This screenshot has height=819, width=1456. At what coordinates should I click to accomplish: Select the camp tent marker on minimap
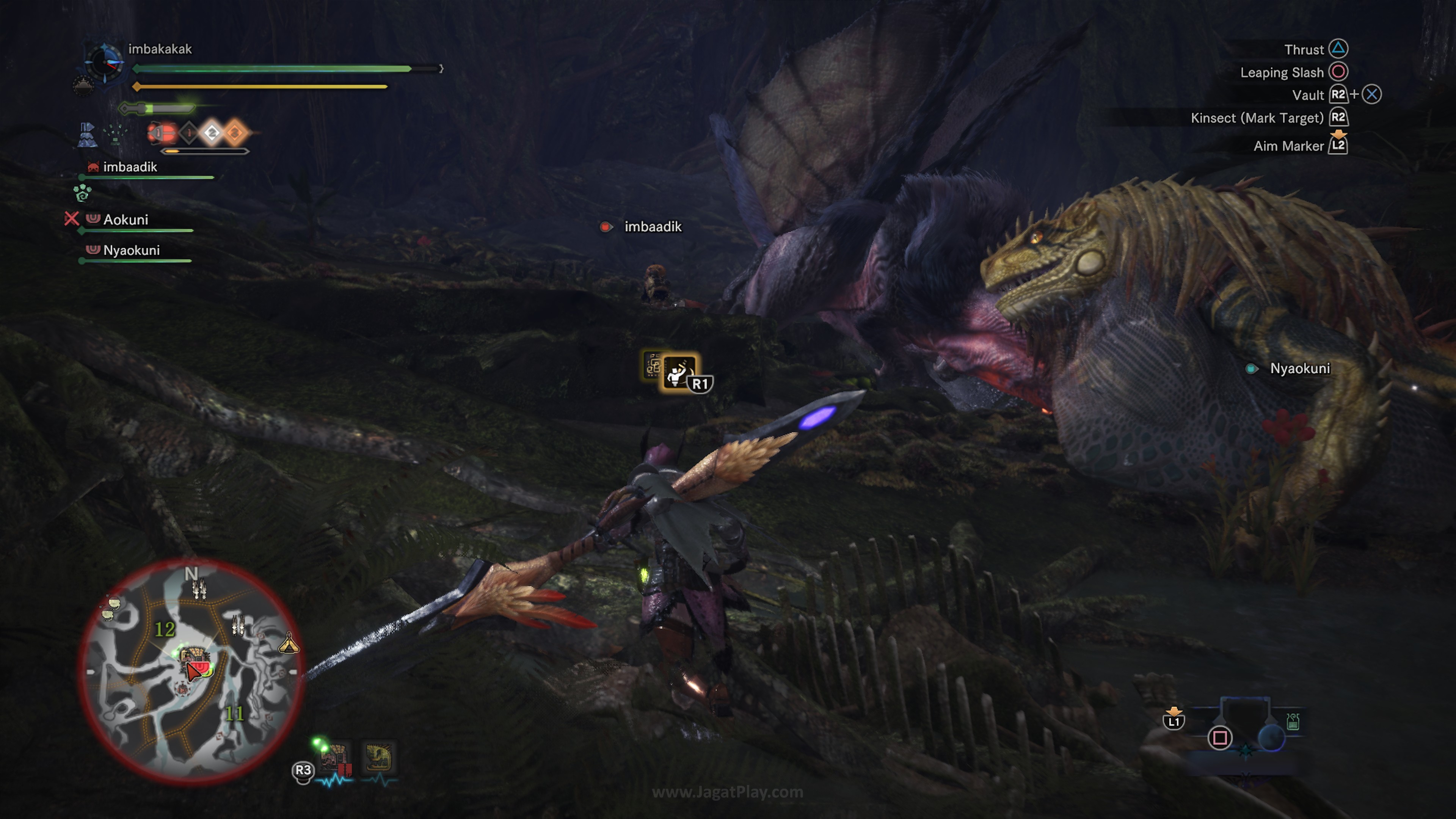(x=289, y=643)
